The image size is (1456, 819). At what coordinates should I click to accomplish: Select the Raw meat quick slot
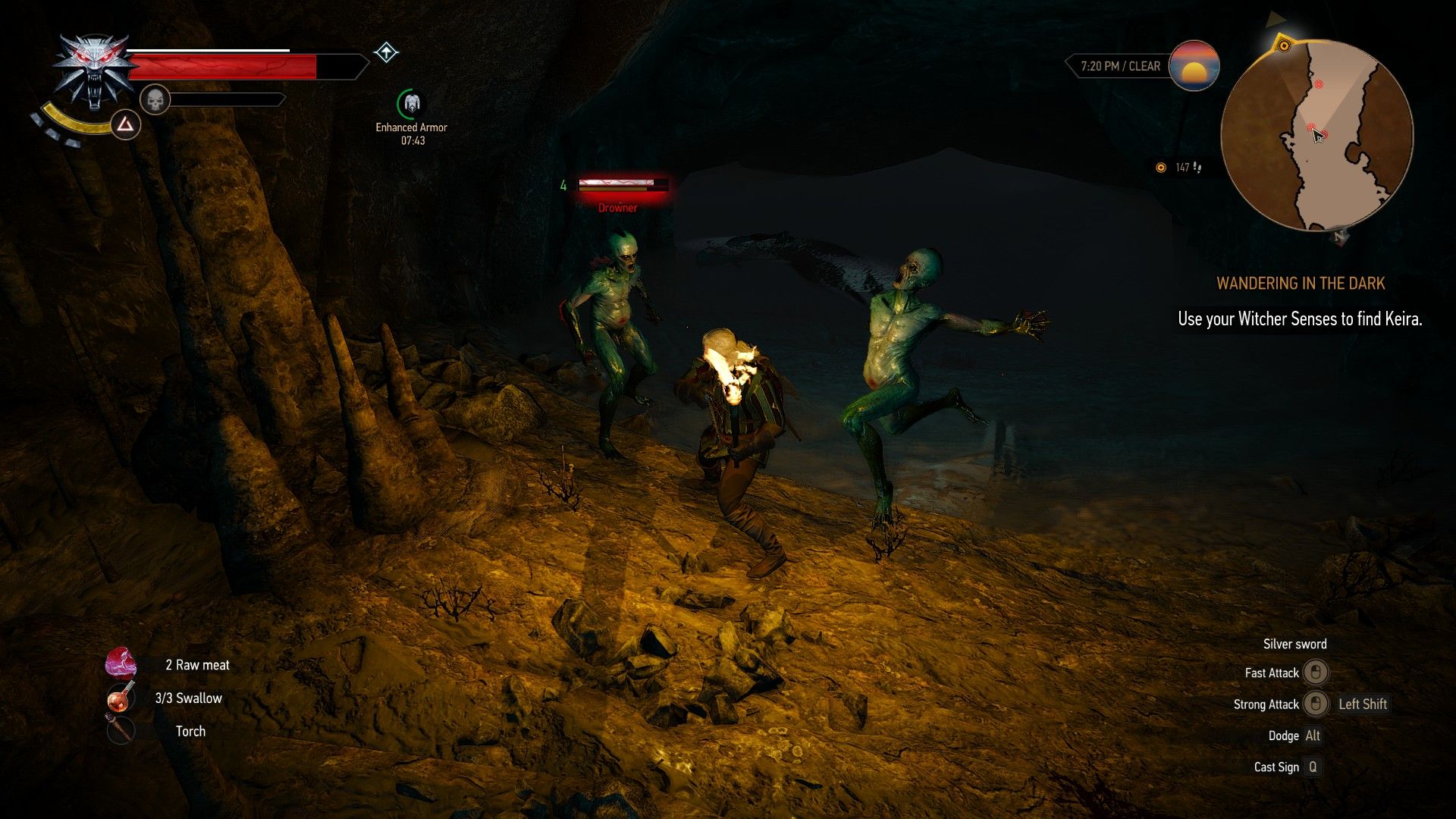pos(121,664)
